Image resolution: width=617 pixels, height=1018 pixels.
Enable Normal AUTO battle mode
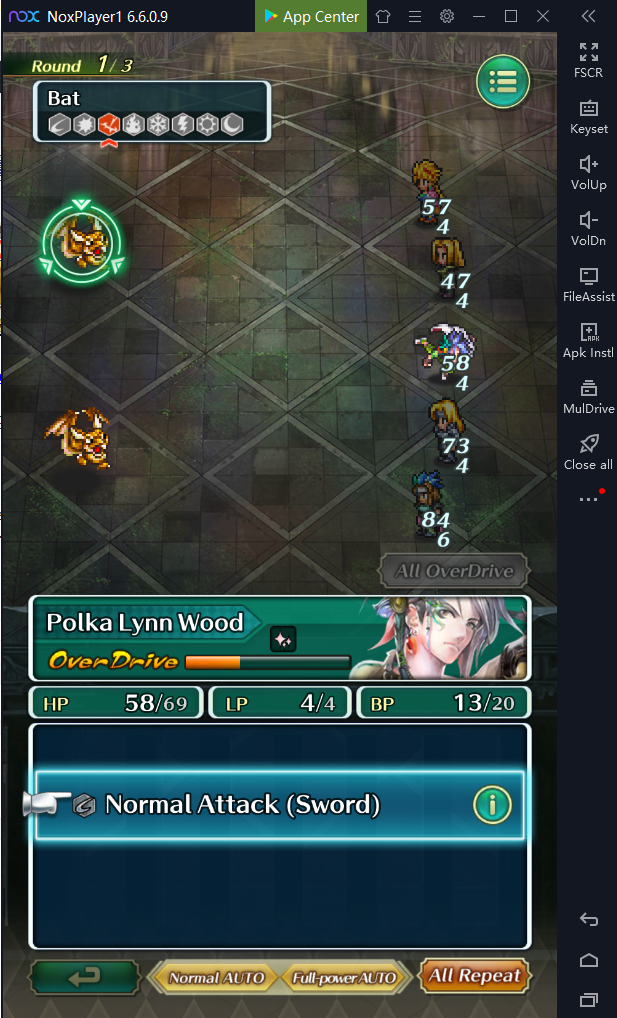216,978
